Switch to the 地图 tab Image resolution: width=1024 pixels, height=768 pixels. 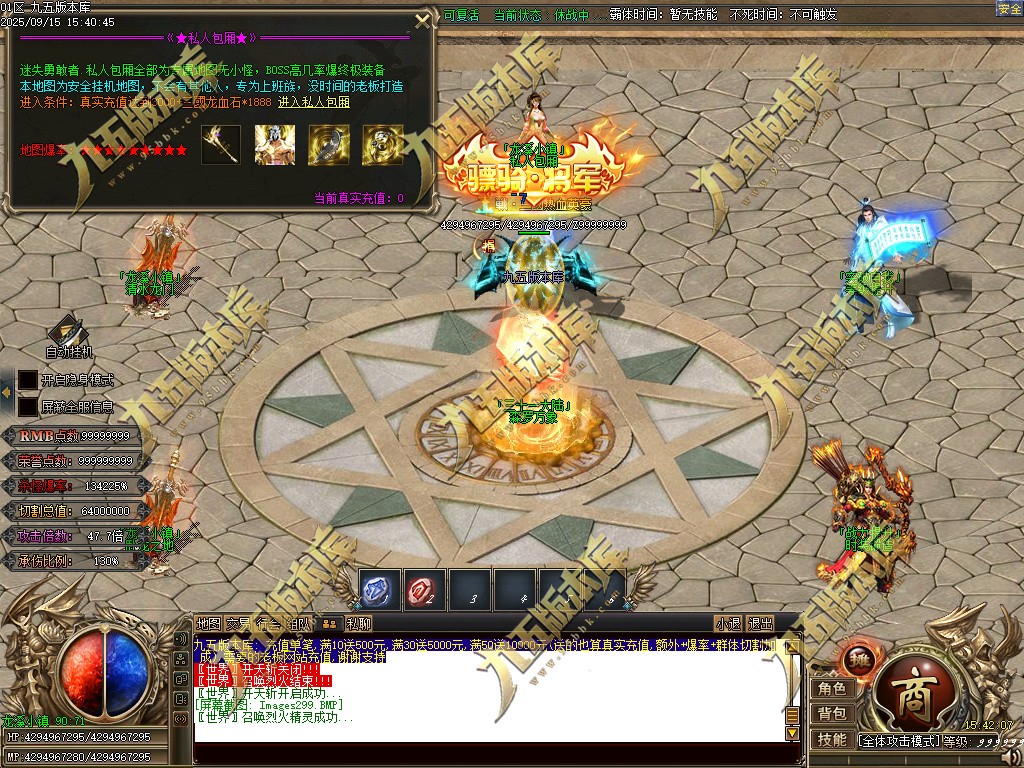(x=208, y=624)
